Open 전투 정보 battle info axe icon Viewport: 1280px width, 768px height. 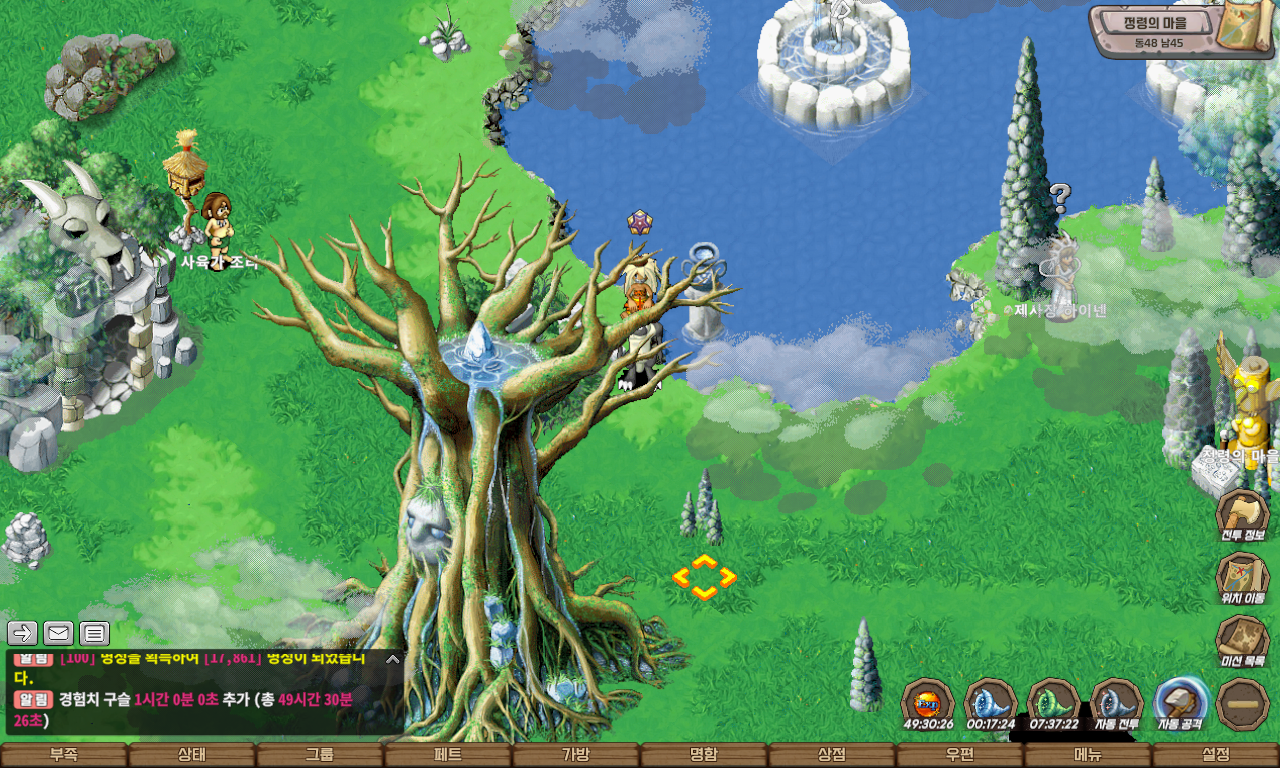[1242, 513]
